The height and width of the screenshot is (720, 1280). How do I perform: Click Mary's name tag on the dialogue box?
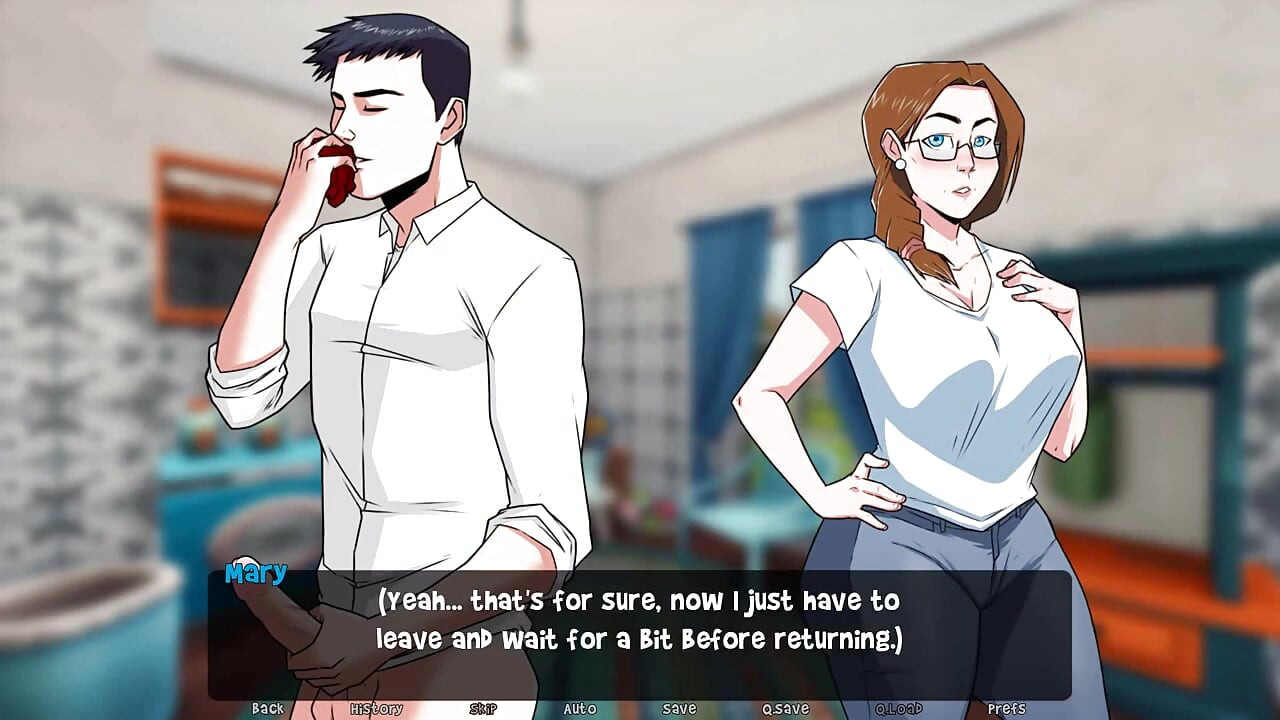point(256,573)
